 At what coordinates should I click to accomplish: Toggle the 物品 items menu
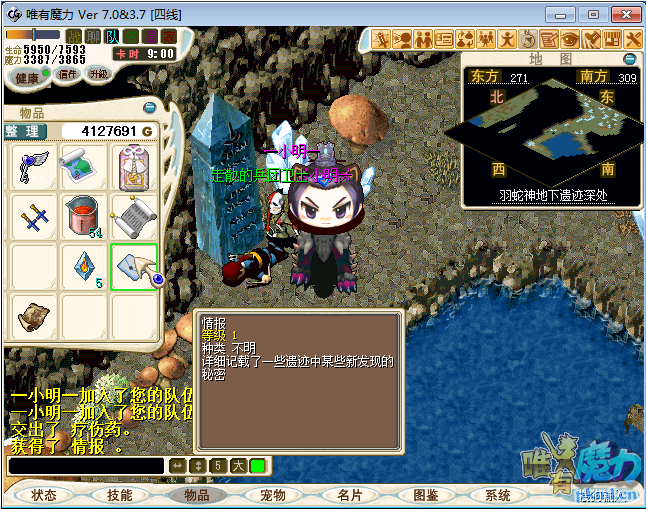point(196,495)
